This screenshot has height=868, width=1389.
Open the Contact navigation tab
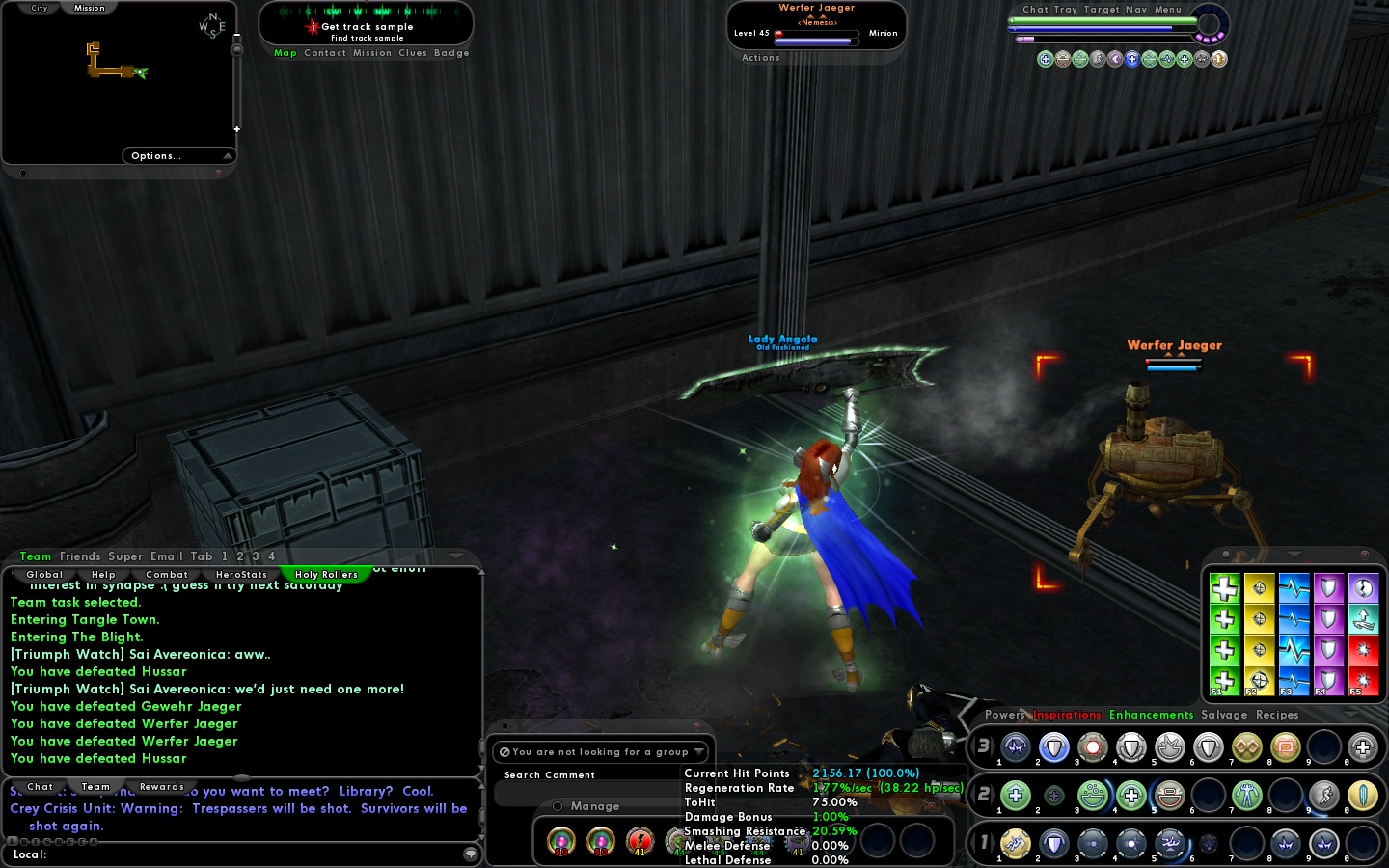pyautogui.click(x=324, y=53)
